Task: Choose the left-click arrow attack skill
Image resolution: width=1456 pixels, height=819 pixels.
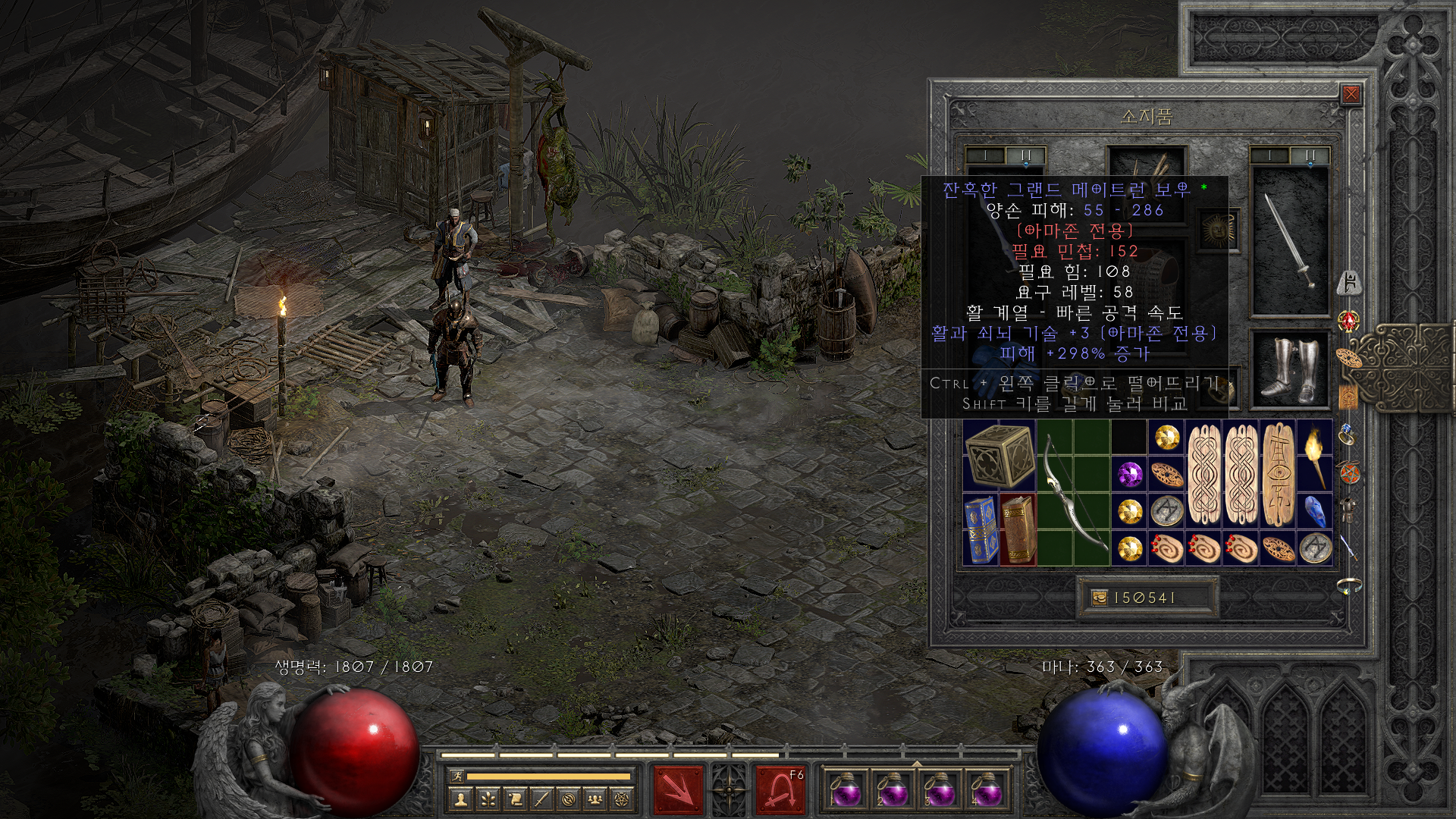Action: (x=678, y=790)
